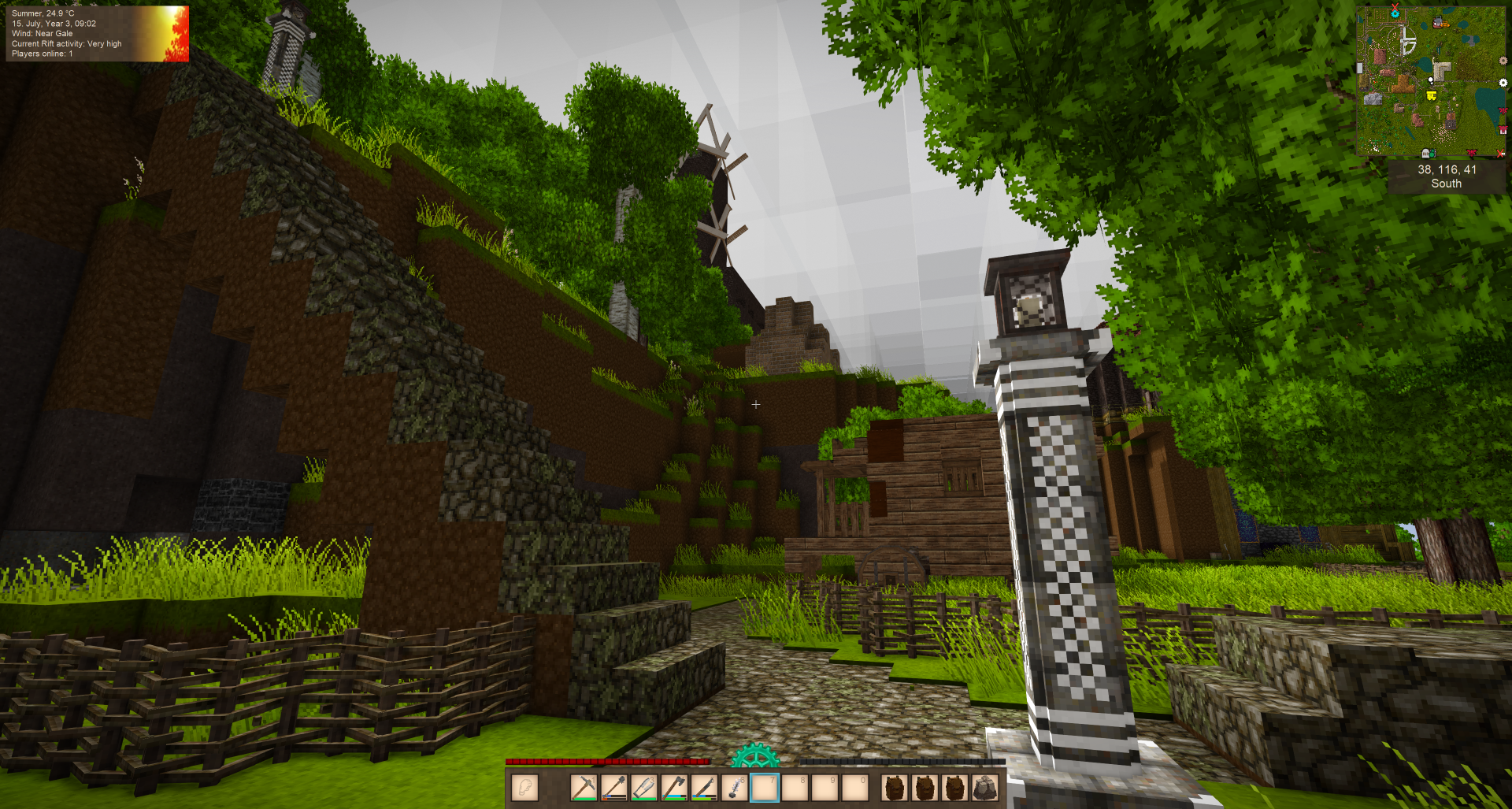1512x809 pixels.
Task: Open the grey sack bag slot
Action: click(x=984, y=787)
